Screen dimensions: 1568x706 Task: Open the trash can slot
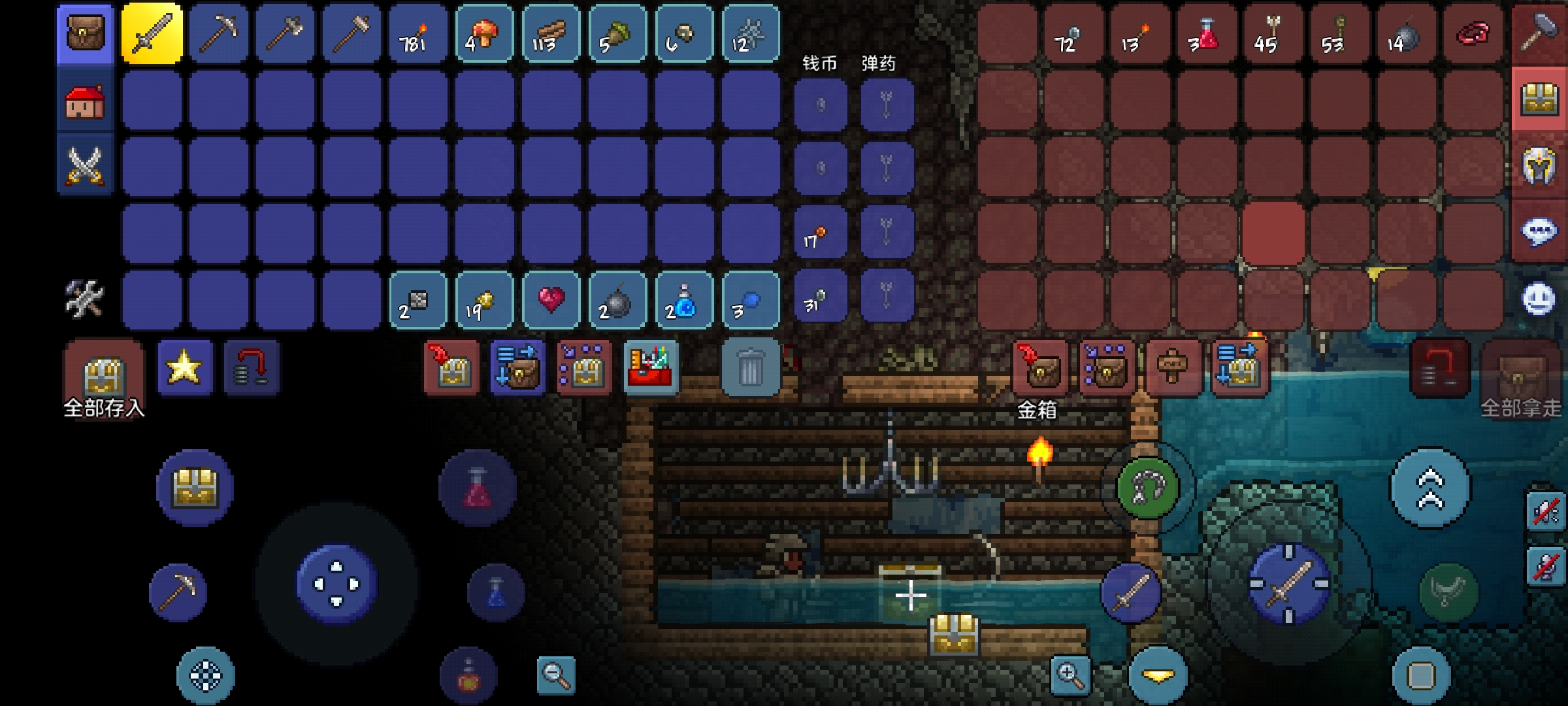[750, 367]
